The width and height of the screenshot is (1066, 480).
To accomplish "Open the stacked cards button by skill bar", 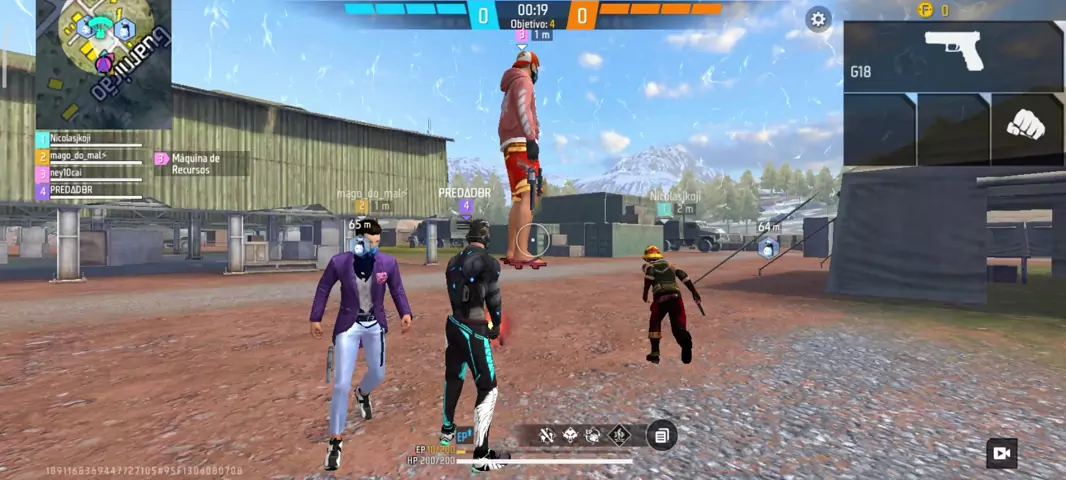I will (x=661, y=435).
